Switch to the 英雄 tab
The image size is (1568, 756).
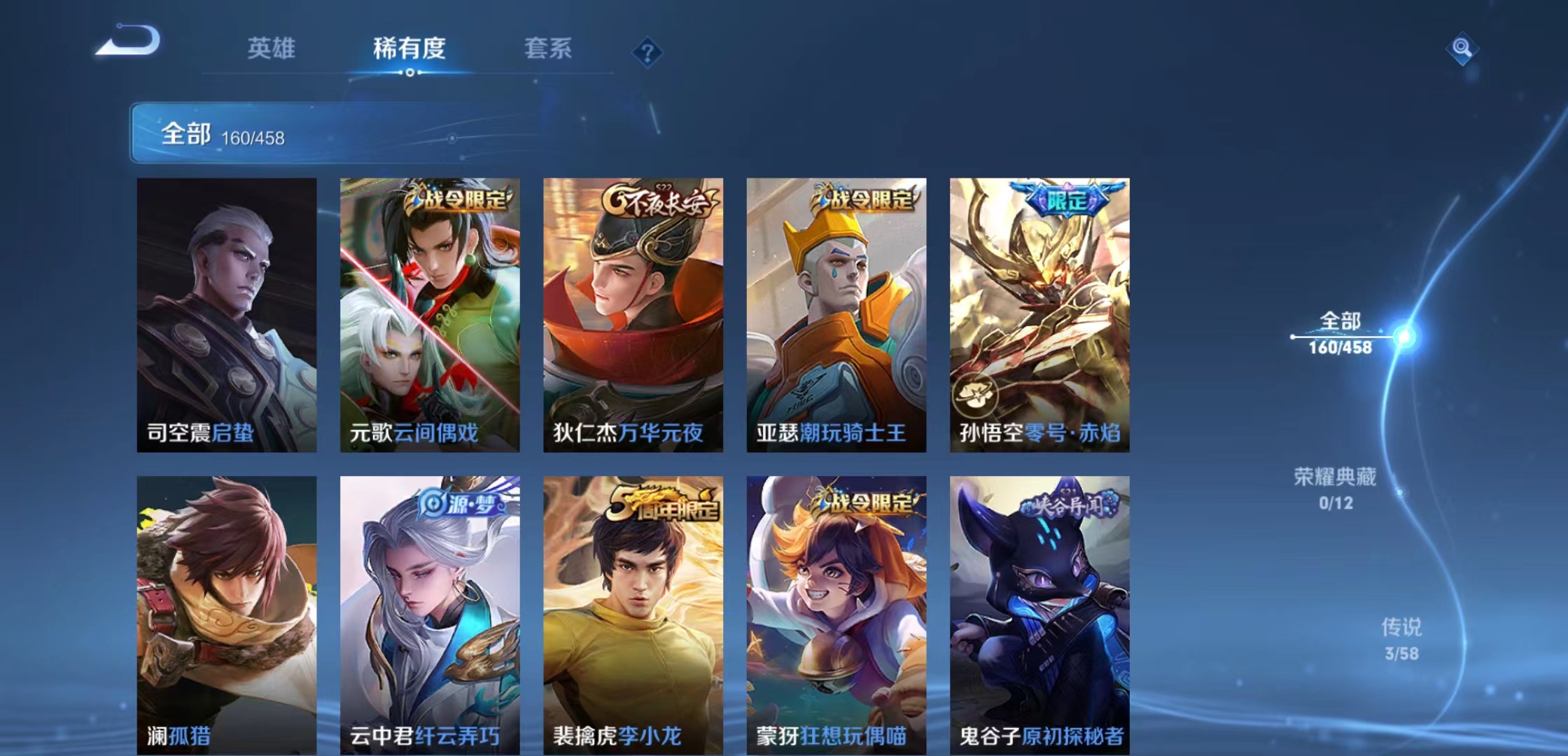272,49
